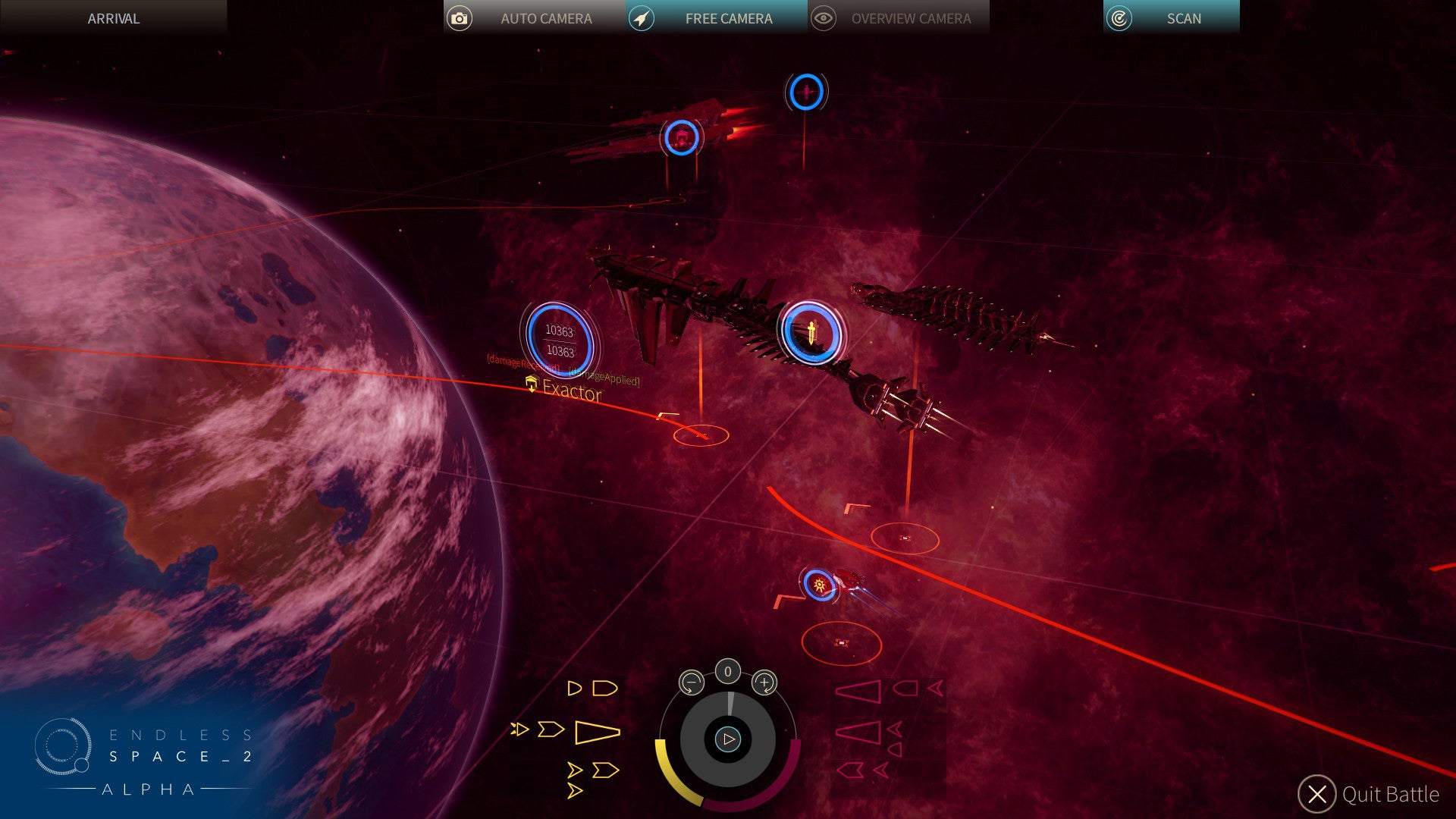Click the Arrival phase label
Viewport: 1456px width, 819px height.
[x=114, y=18]
